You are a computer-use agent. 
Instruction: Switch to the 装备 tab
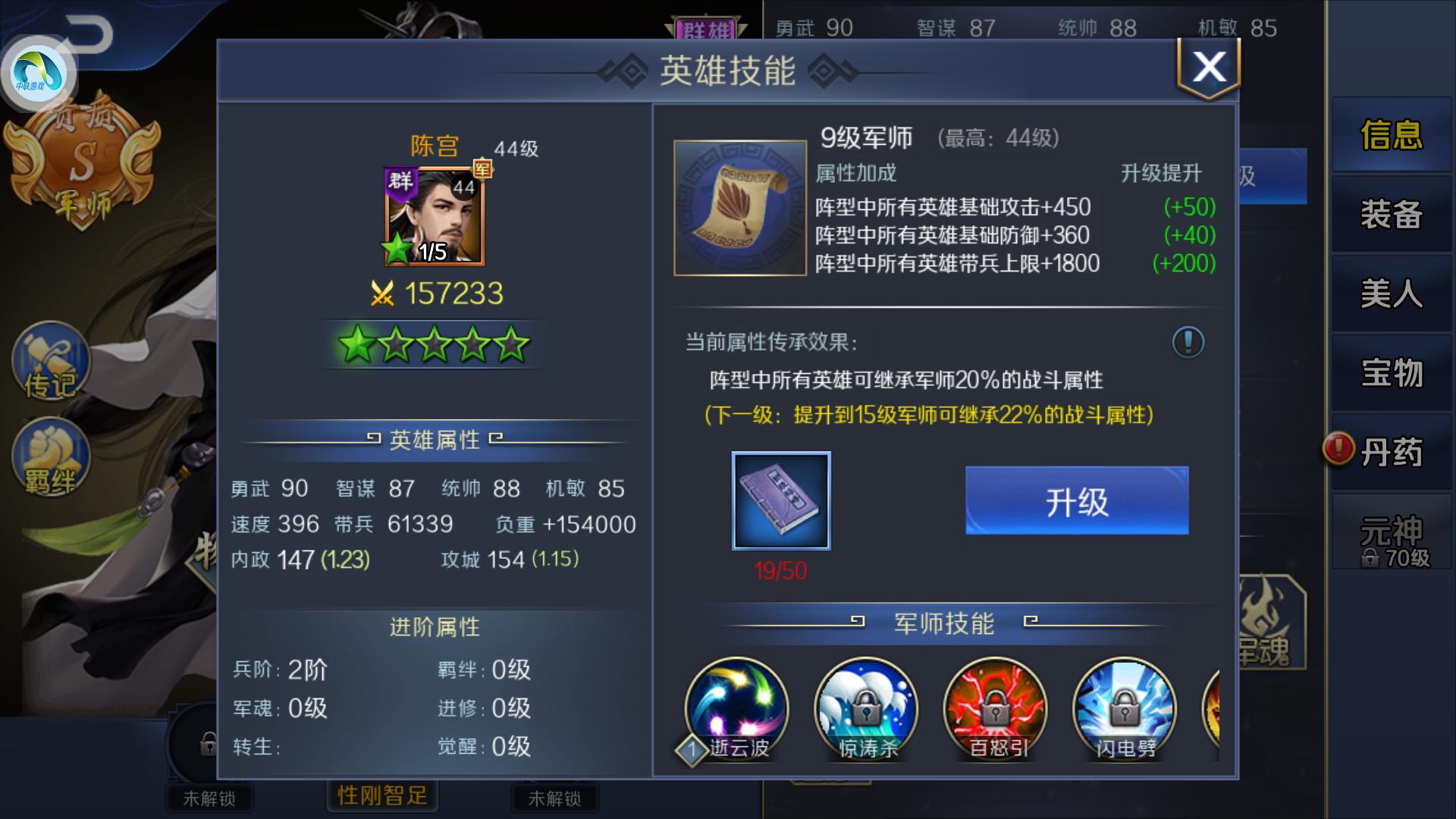pos(1392,215)
